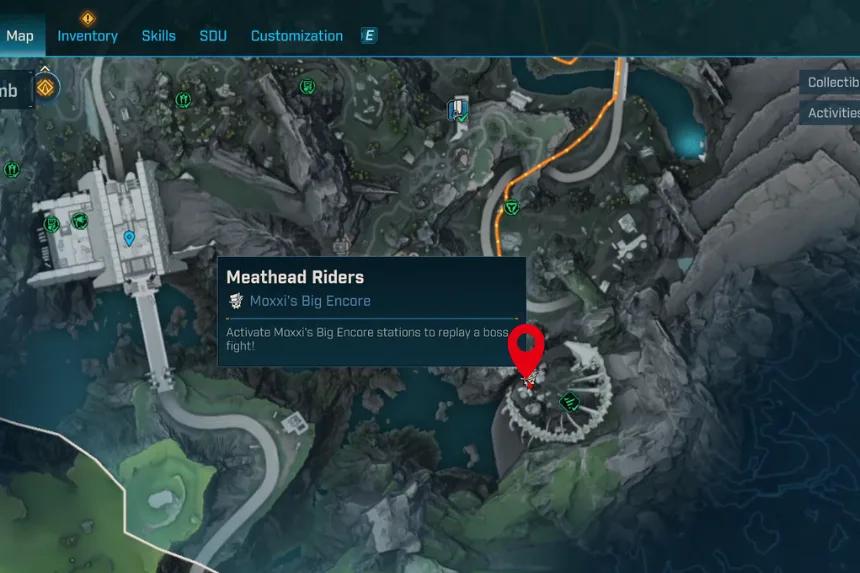The width and height of the screenshot is (860, 573).
Task: Click the orange diamond icon under the tabs
Action: [44, 88]
